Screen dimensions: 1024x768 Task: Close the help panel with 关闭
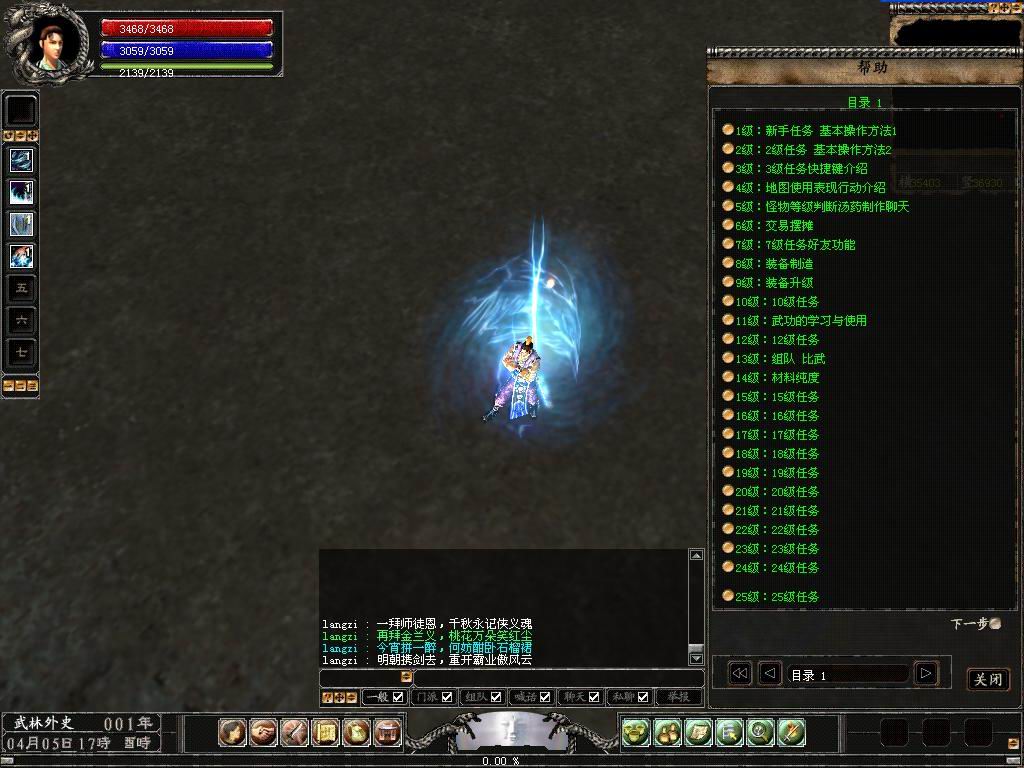[988, 680]
